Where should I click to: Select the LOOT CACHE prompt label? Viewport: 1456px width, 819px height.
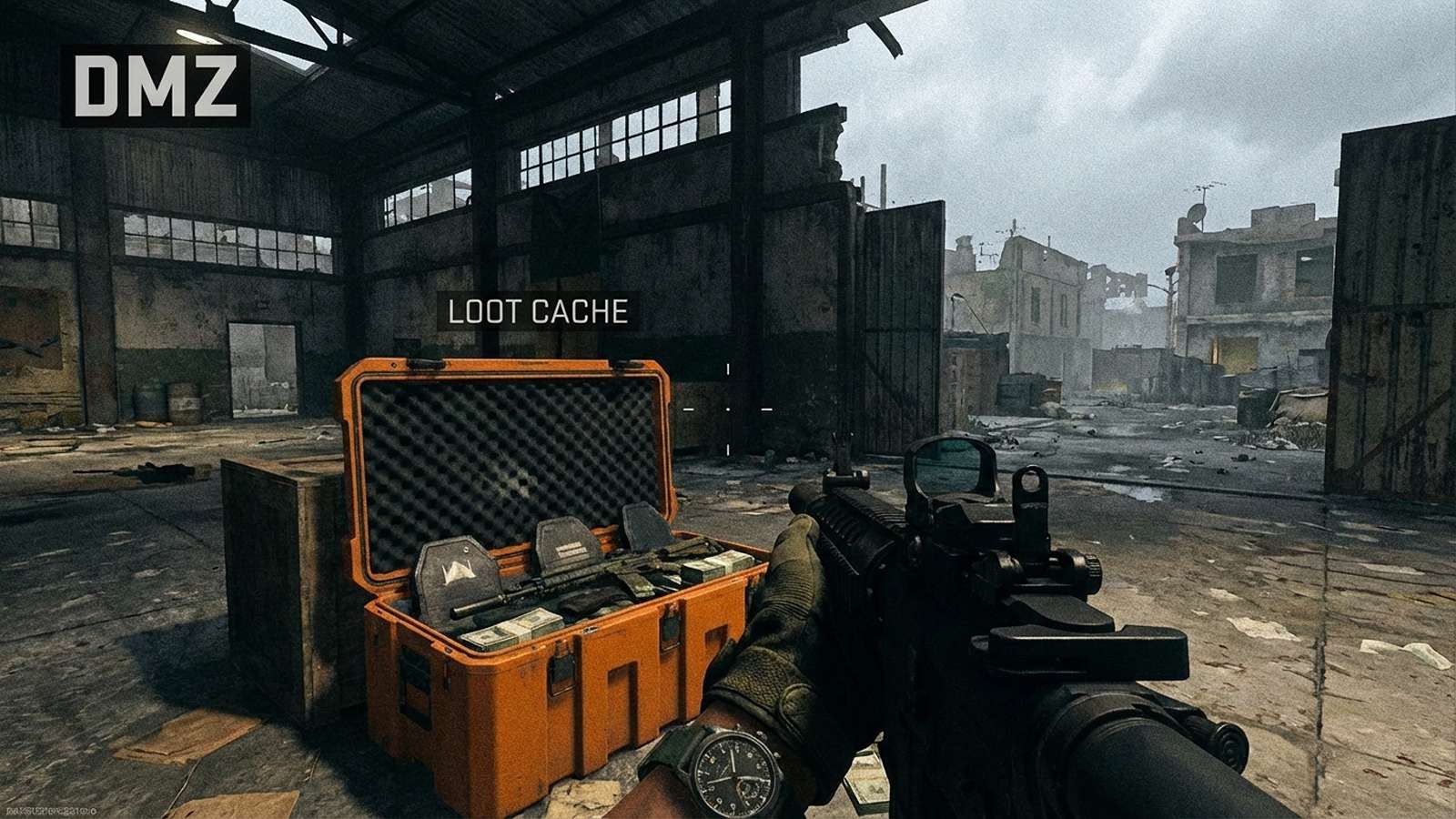[538, 312]
